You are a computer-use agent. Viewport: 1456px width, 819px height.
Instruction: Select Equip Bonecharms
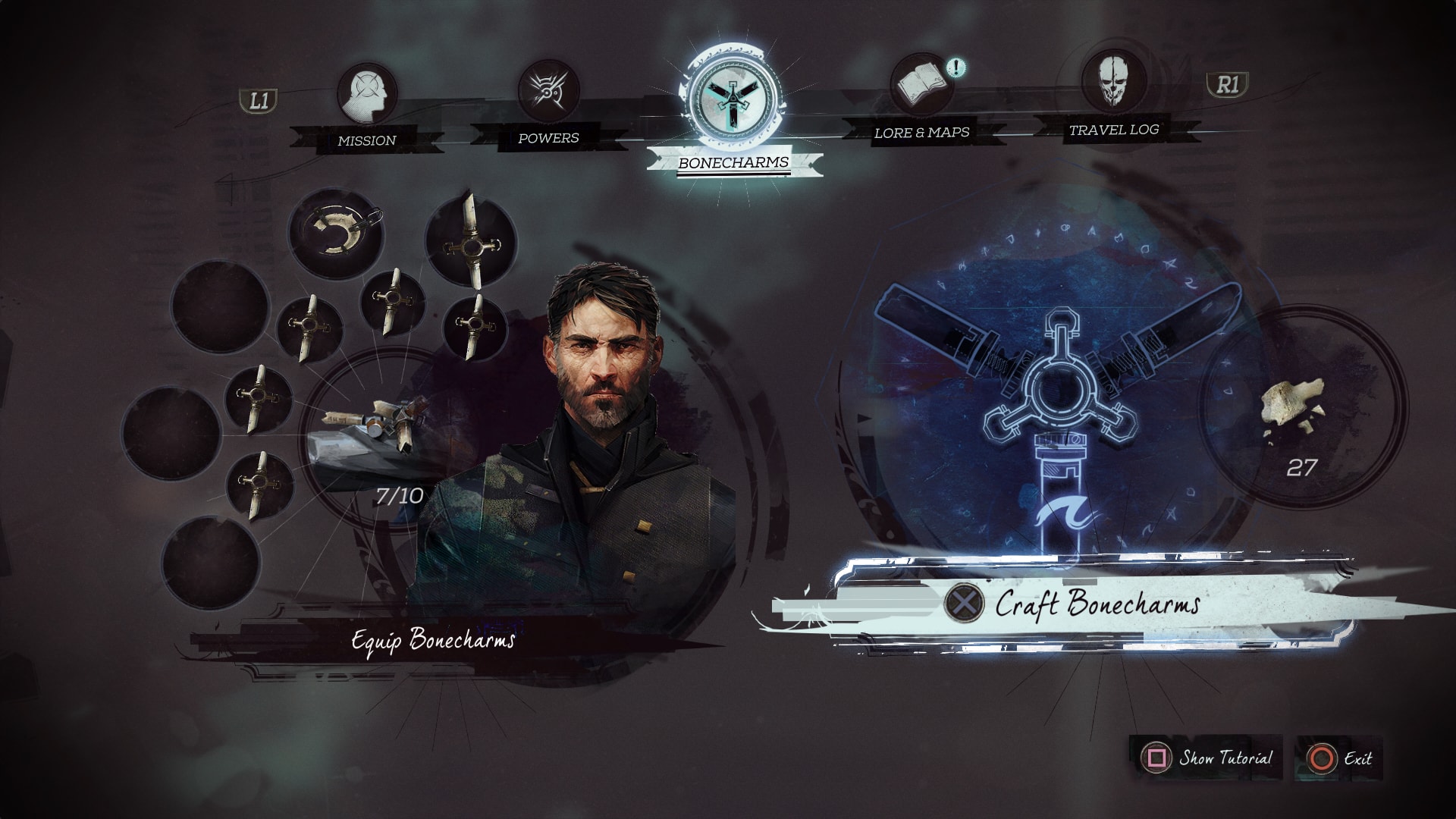(433, 640)
